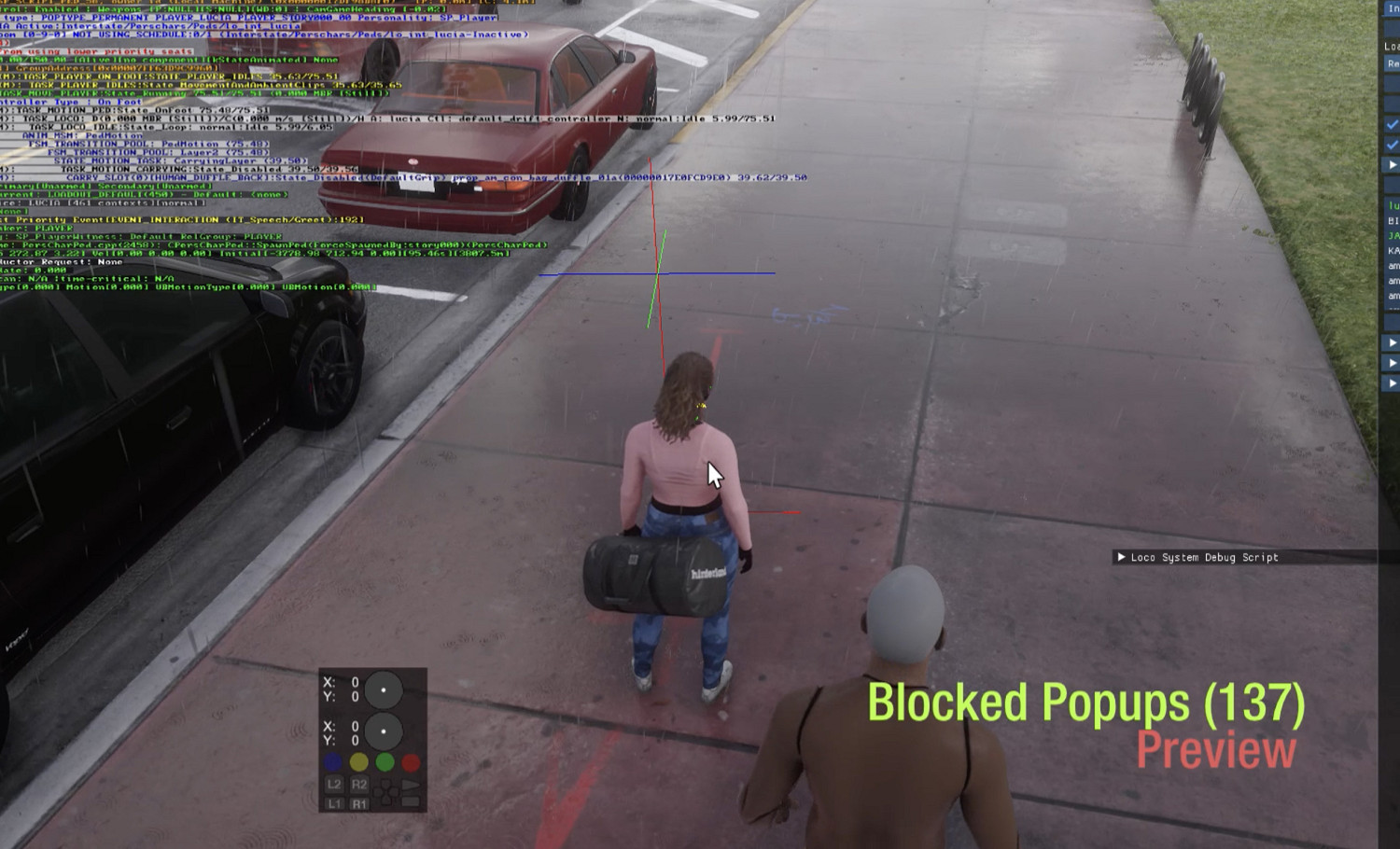The image size is (1400, 849).
Task: Click the R1 button icon on gamepad display
Action: pyautogui.click(x=360, y=802)
